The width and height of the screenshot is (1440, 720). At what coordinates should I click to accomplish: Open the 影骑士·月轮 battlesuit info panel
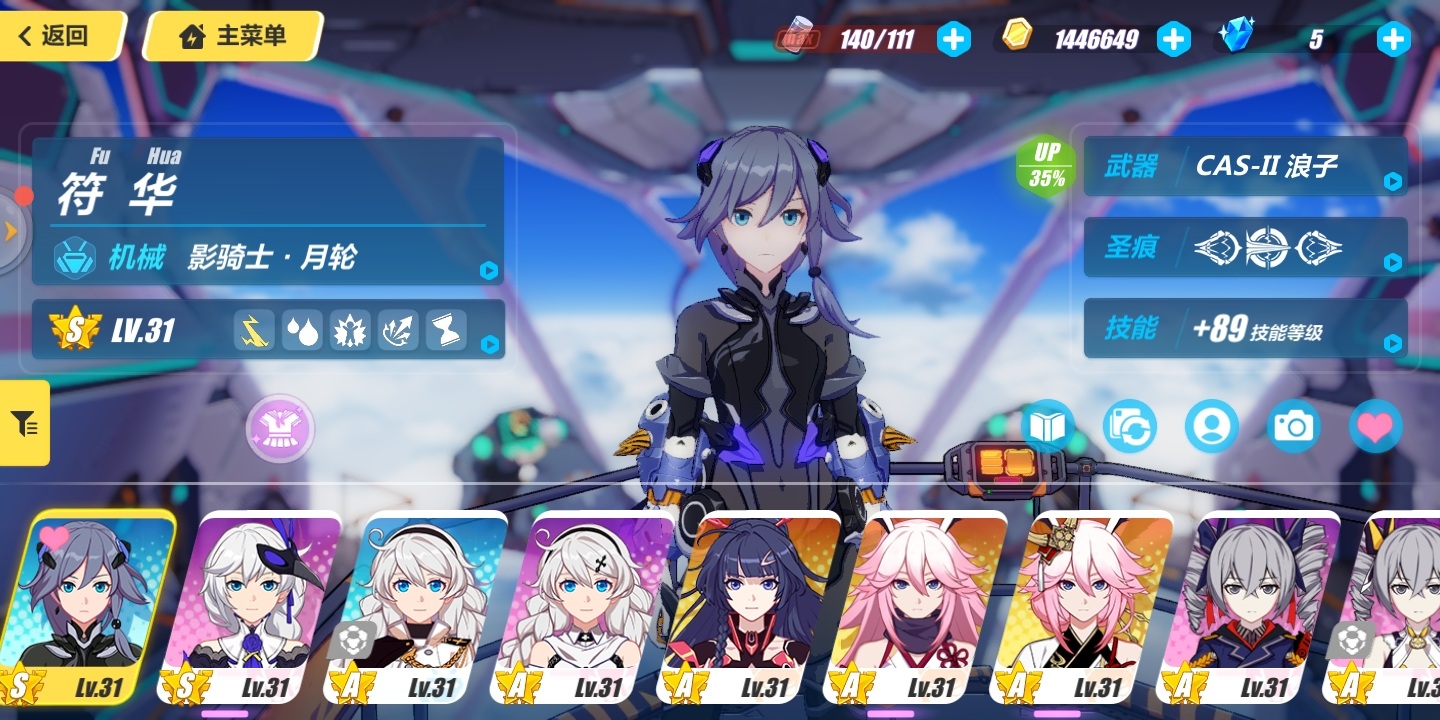(x=268, y=258)
